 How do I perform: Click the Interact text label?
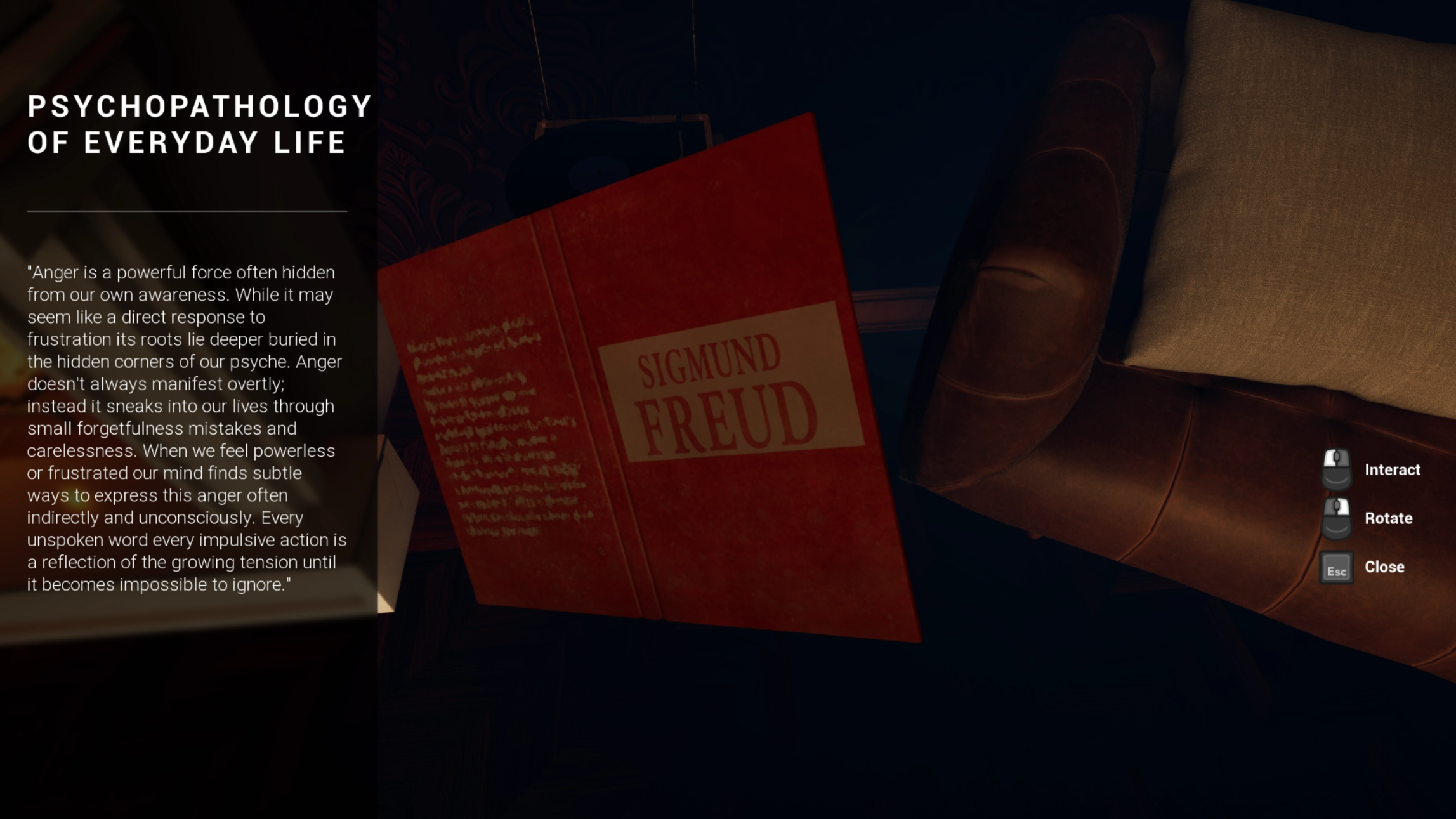(1394, 470)
